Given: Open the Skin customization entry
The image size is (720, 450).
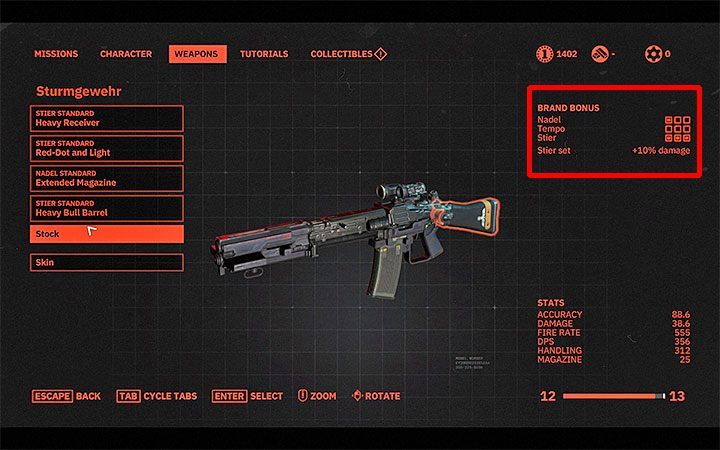Looking at the screenshot, I should point(107,262).
